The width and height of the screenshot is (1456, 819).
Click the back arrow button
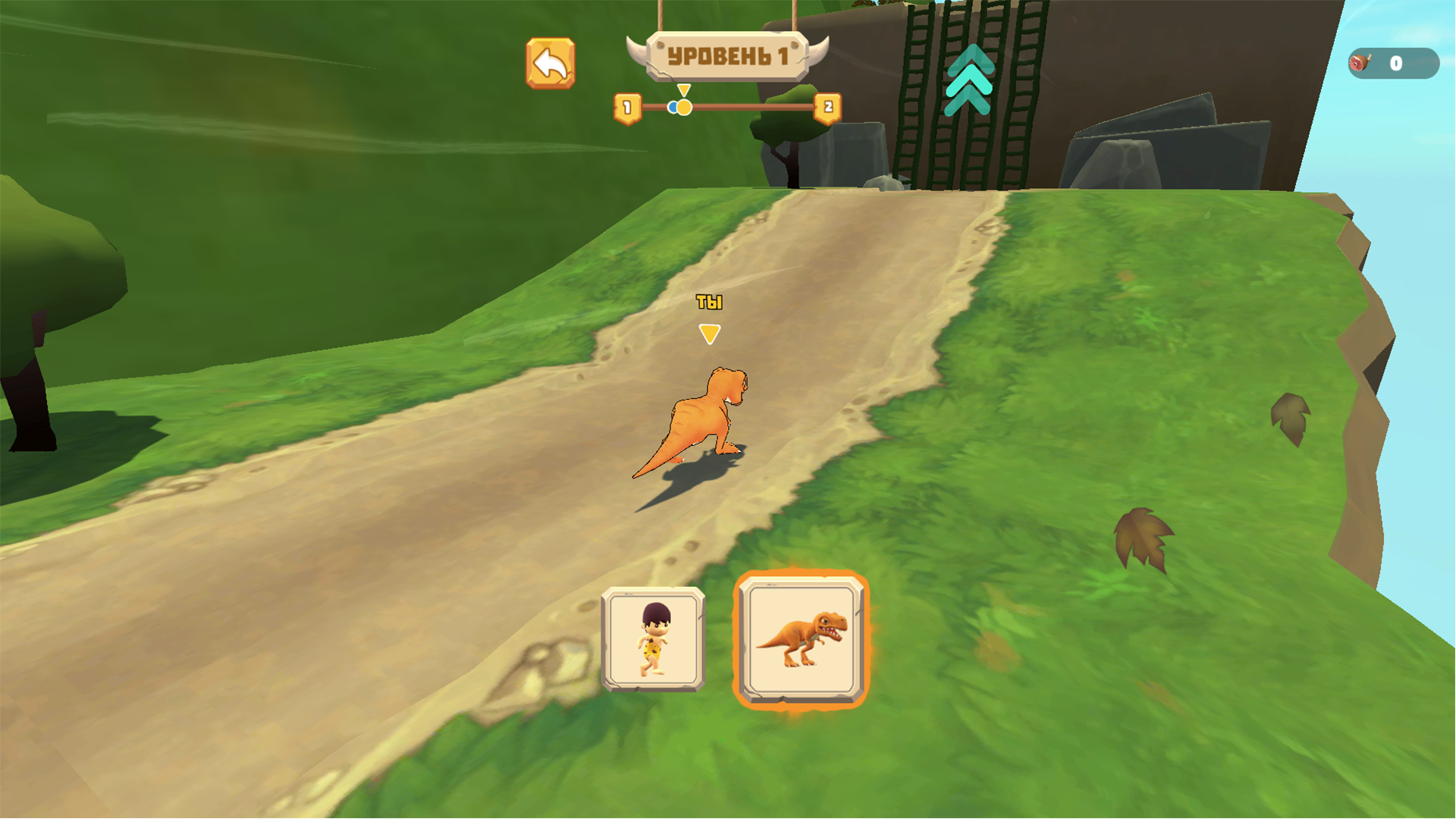pyautogui.click(x=552, y=62)
